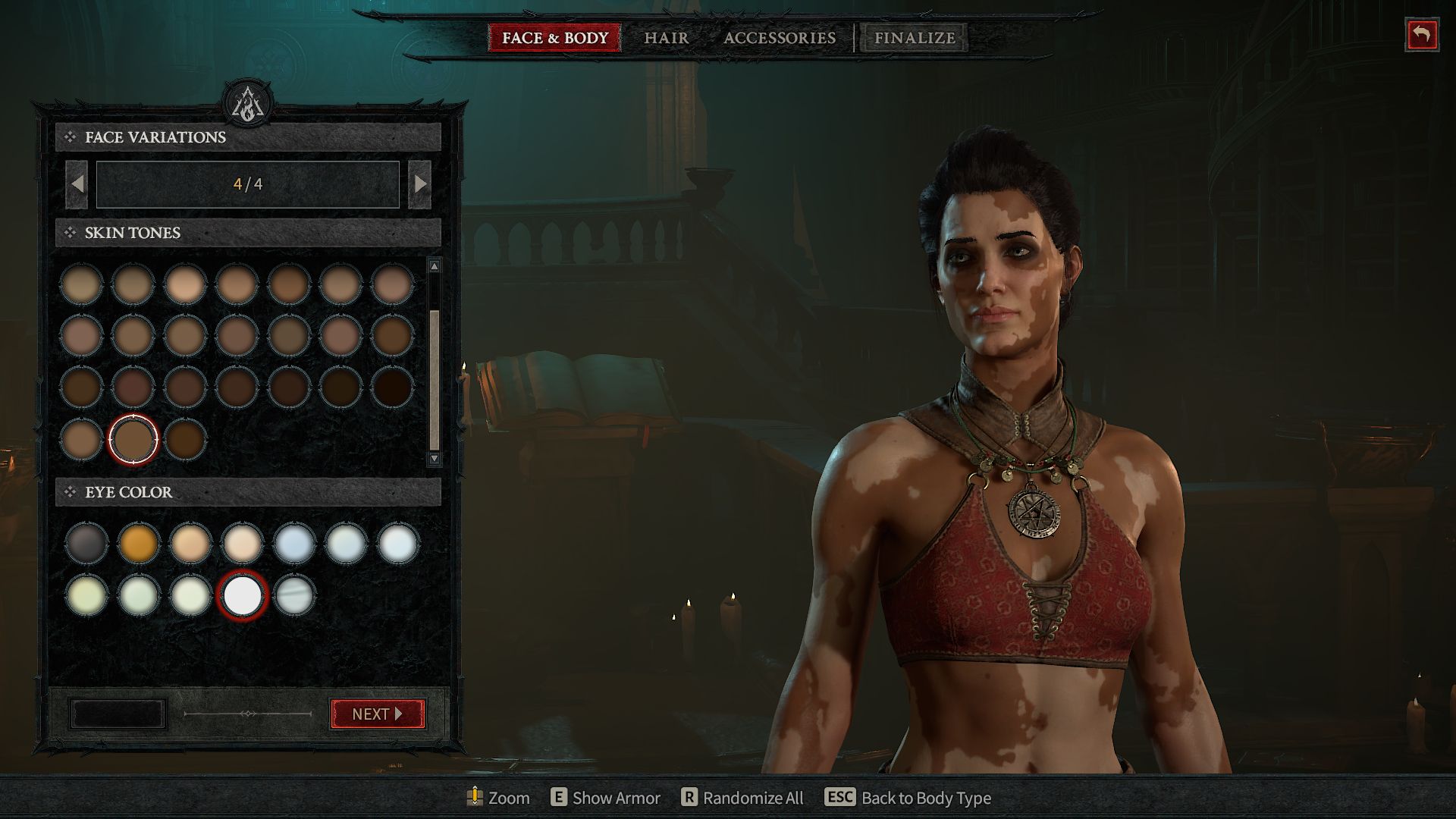Screen dimensions: 1456x819
Task: Click the red back arrow button
Action: [x=1421, y=35]
